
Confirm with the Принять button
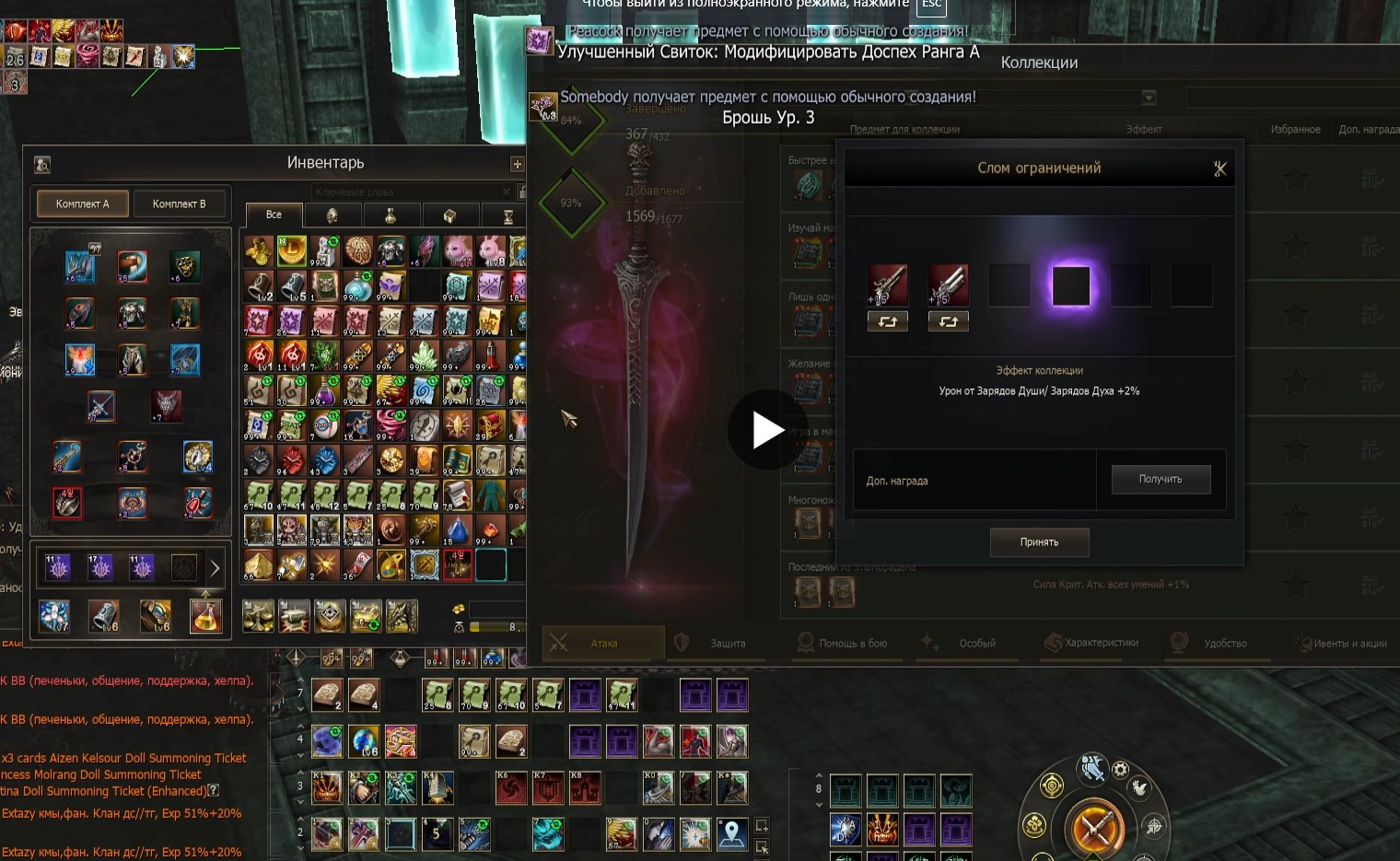coord(1039,542)
